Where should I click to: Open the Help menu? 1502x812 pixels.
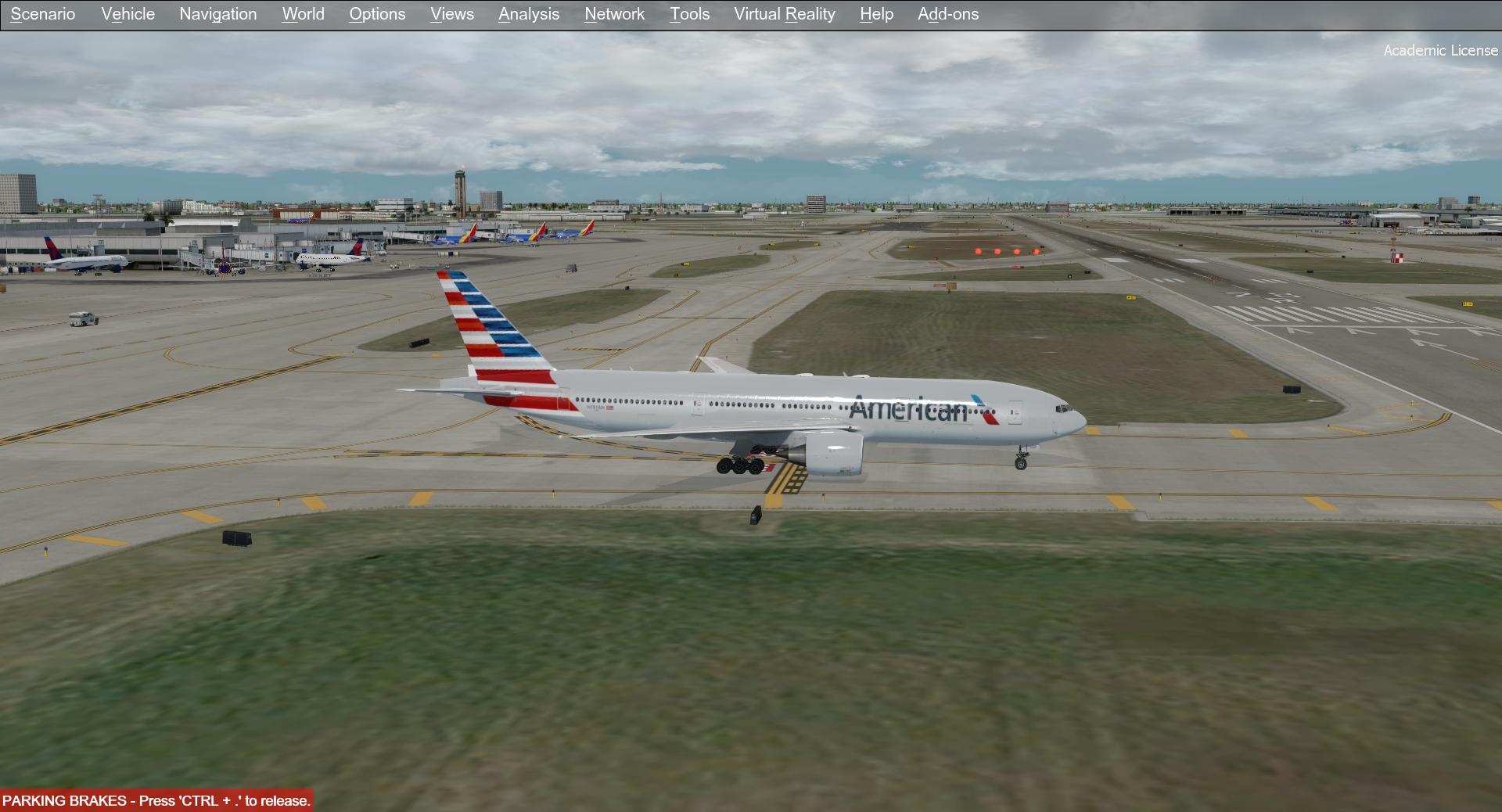(875, 14)
